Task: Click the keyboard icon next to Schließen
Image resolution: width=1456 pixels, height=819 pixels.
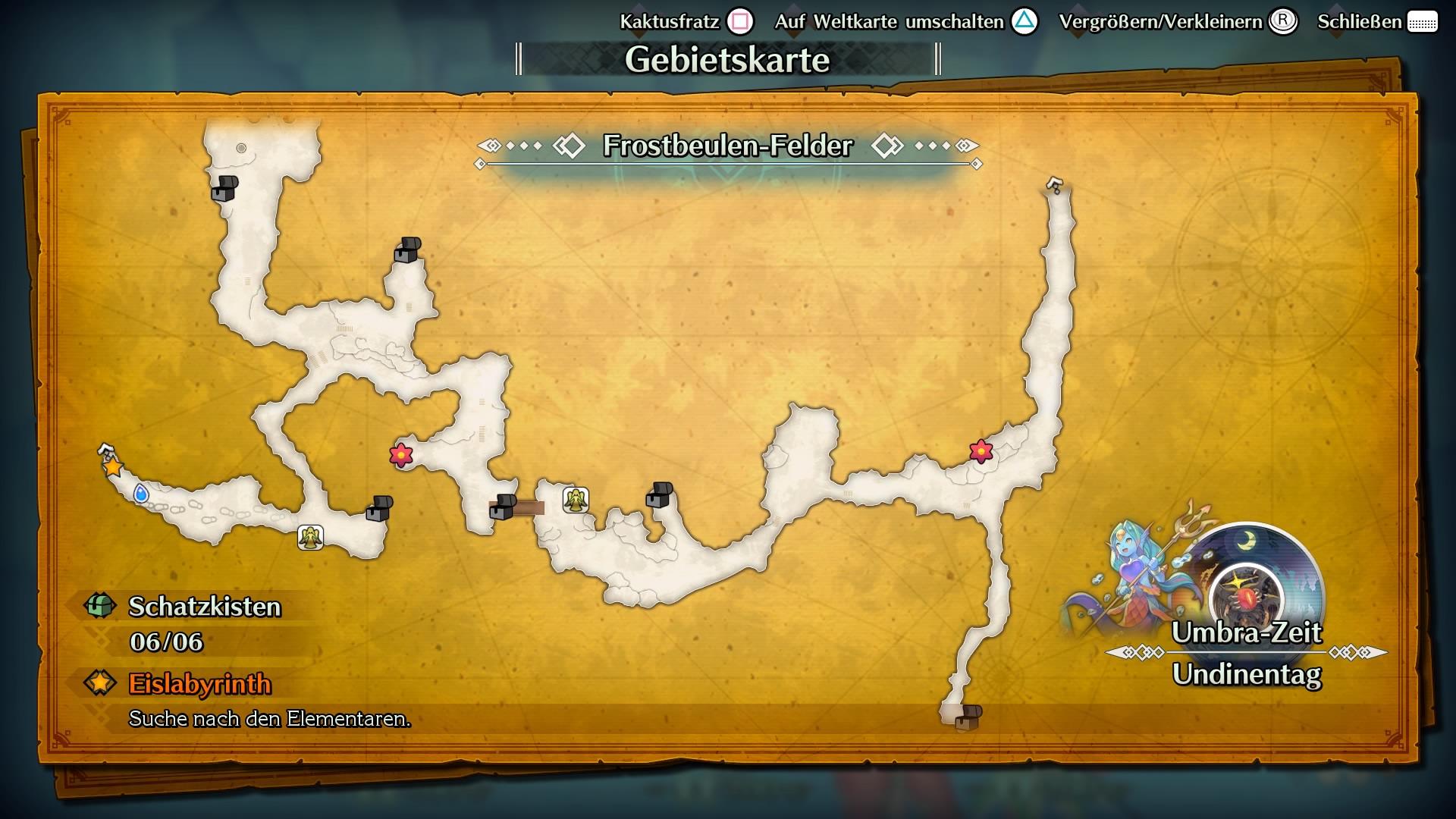Action: (1424, 22)
